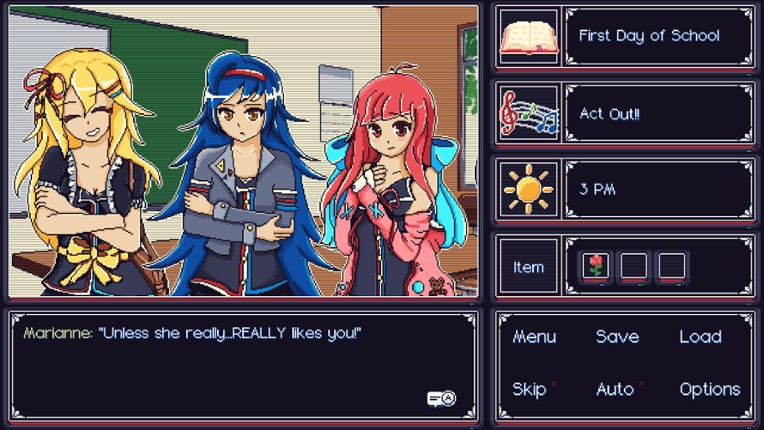Open the Menu
The width and height of the screenshot is (764, 430).
coord(534,337)
